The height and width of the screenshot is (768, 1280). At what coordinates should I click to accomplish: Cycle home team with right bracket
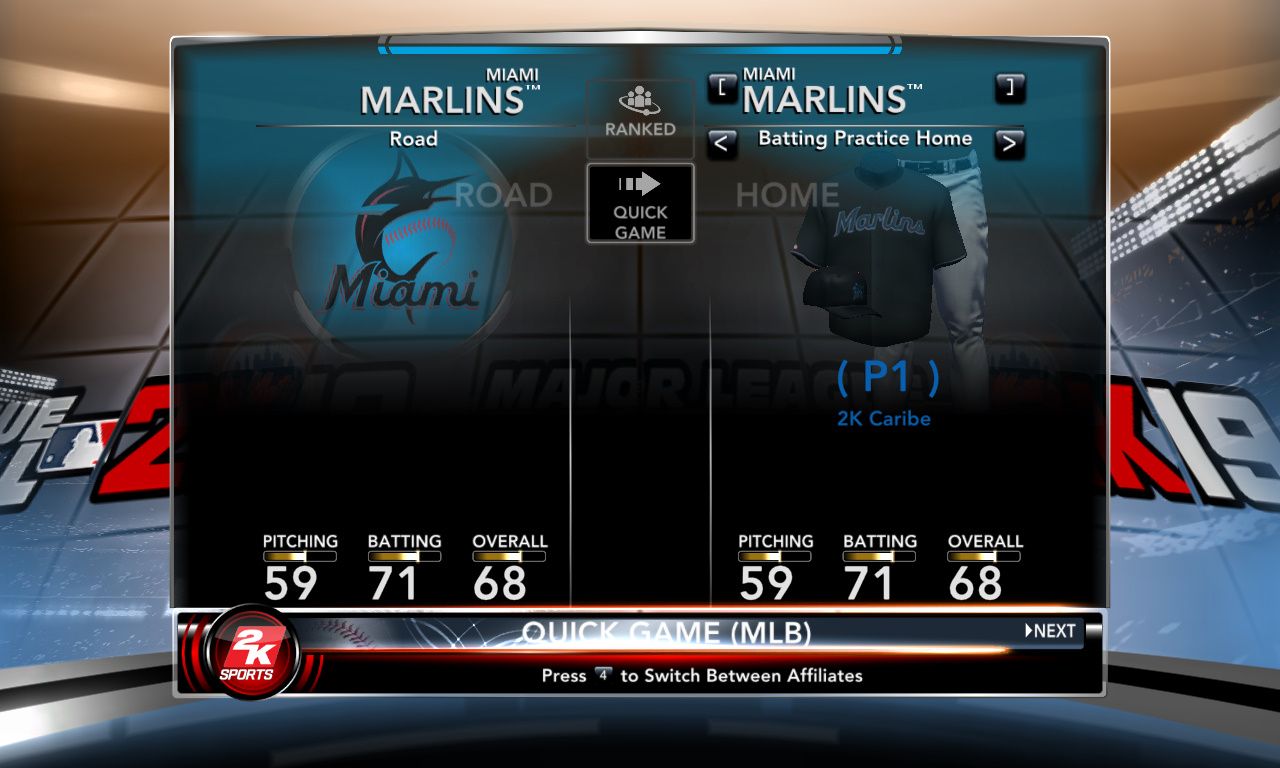click(1010, 88)
